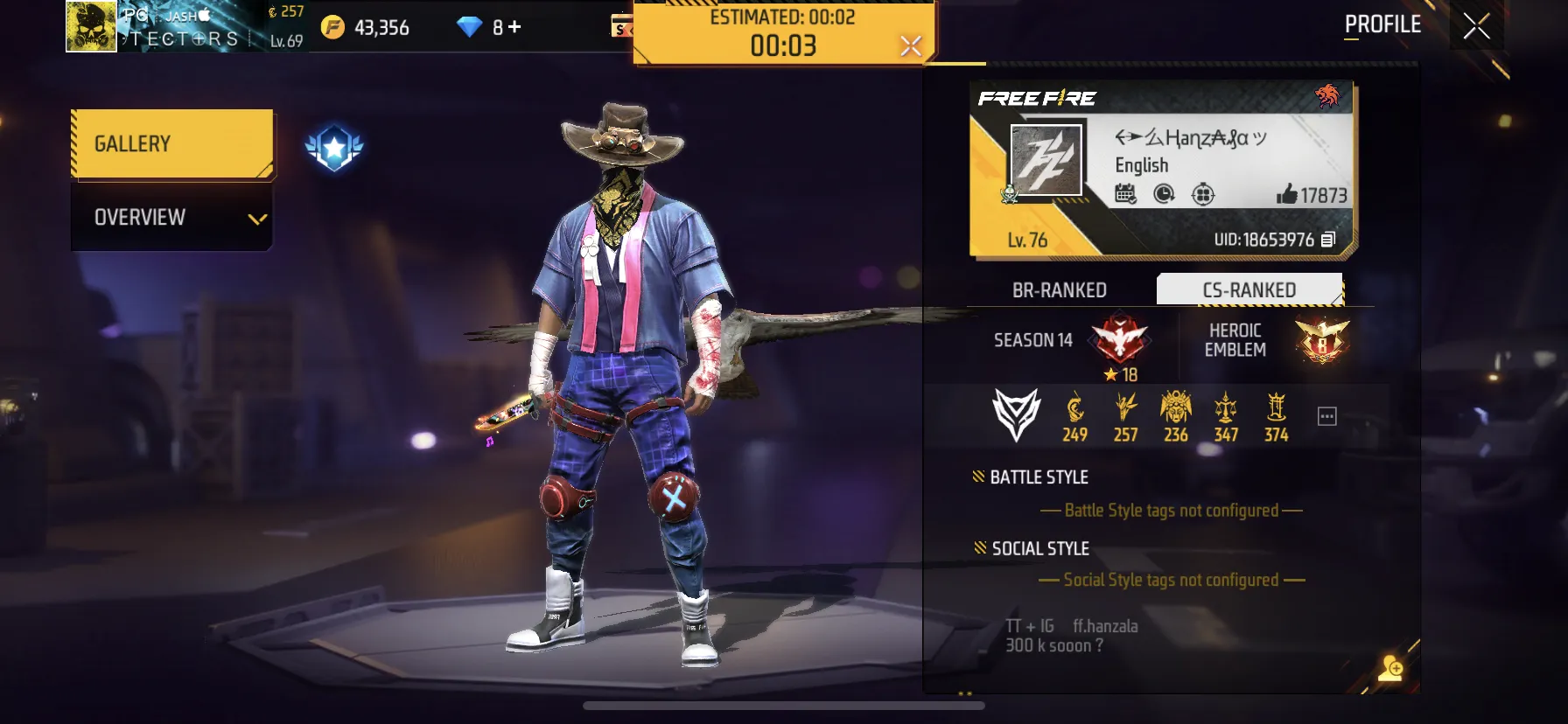Tap the crosshair icon on the profile card
Image resolution: width=1568 pixels, height=724 pixels.
point(1203,194)
